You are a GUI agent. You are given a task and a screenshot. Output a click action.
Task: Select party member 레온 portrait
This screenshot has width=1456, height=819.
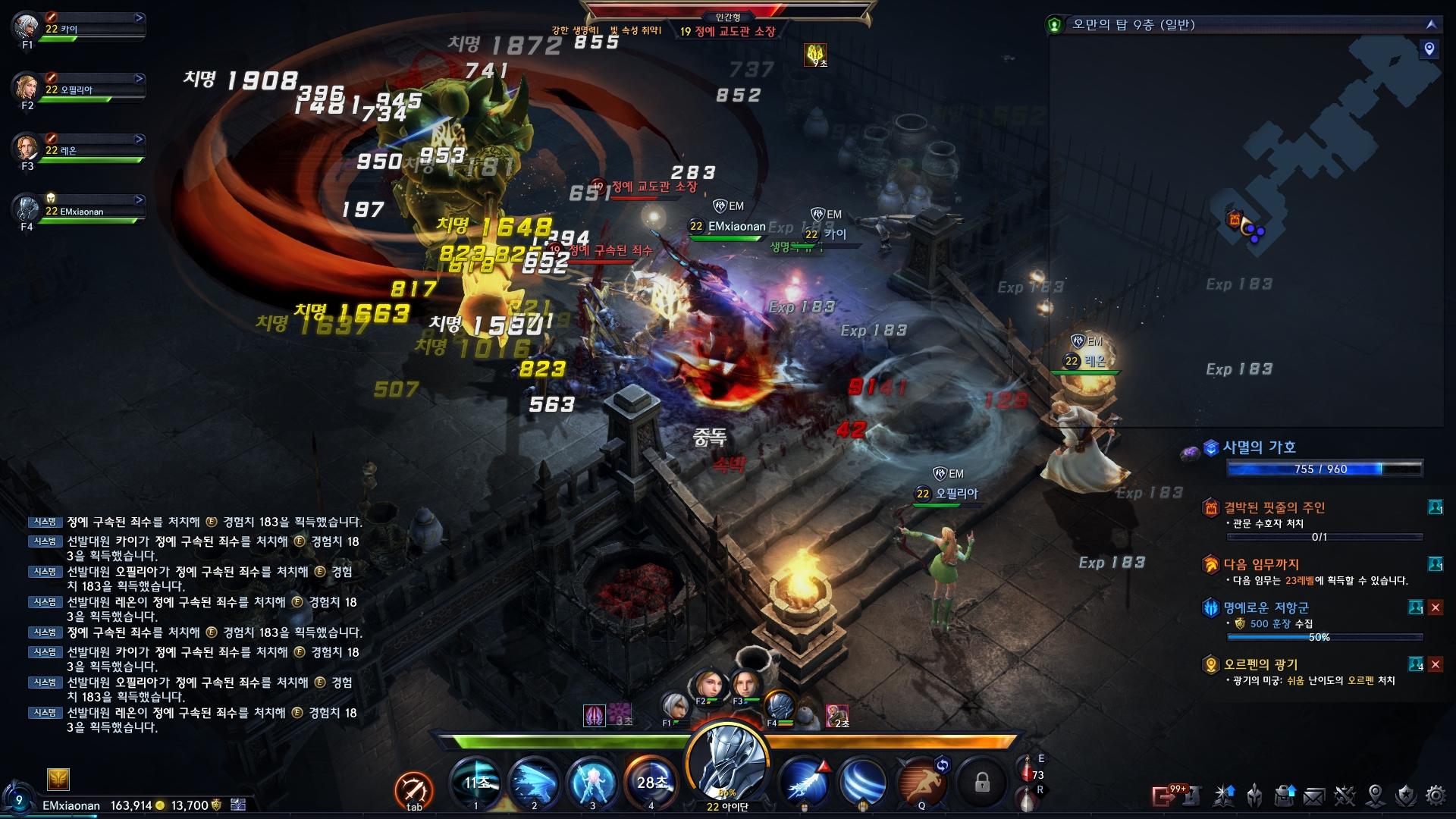coord(26,147)
